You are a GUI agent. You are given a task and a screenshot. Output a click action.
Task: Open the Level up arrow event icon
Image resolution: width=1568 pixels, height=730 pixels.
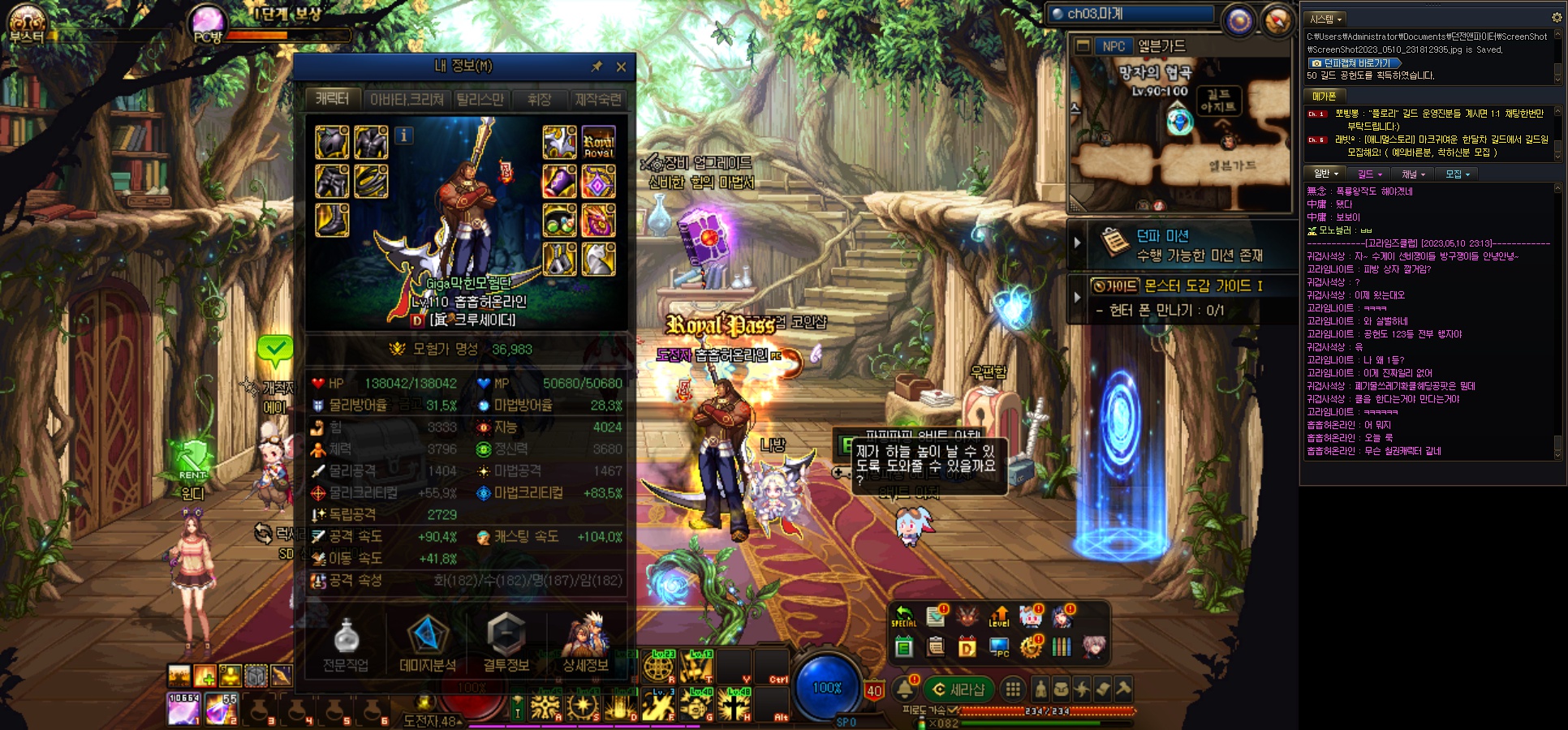pos(999,617)
